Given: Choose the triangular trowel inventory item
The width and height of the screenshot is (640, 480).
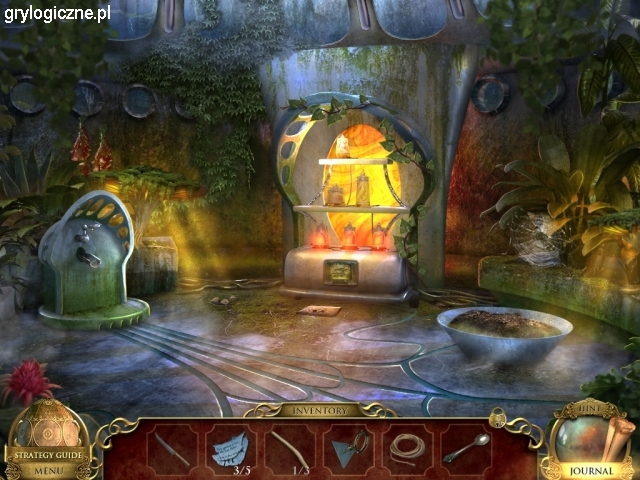Looking at the screenshot, I should click(348, 447).
